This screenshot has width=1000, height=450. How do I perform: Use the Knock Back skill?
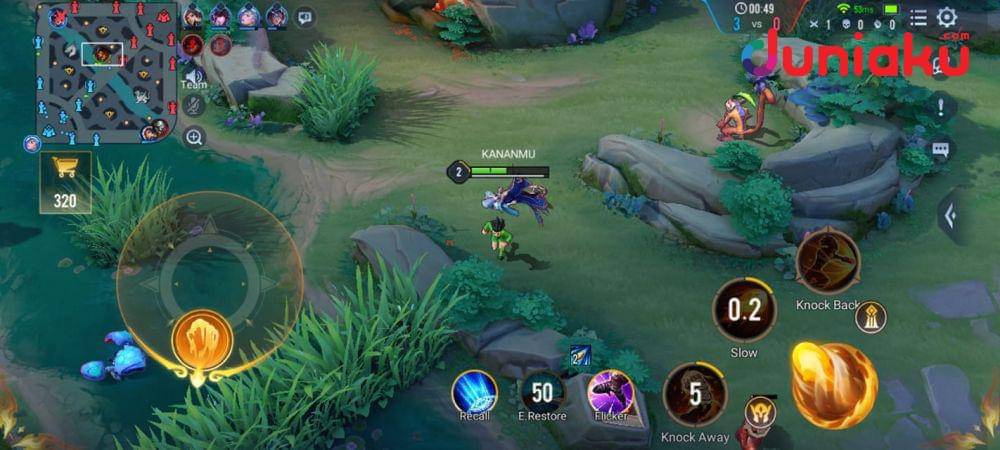[828, 262]
